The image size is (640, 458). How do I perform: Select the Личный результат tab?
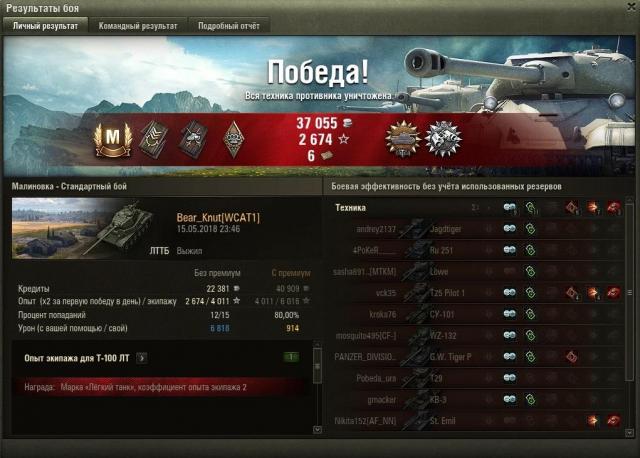[x=45, y=26]
